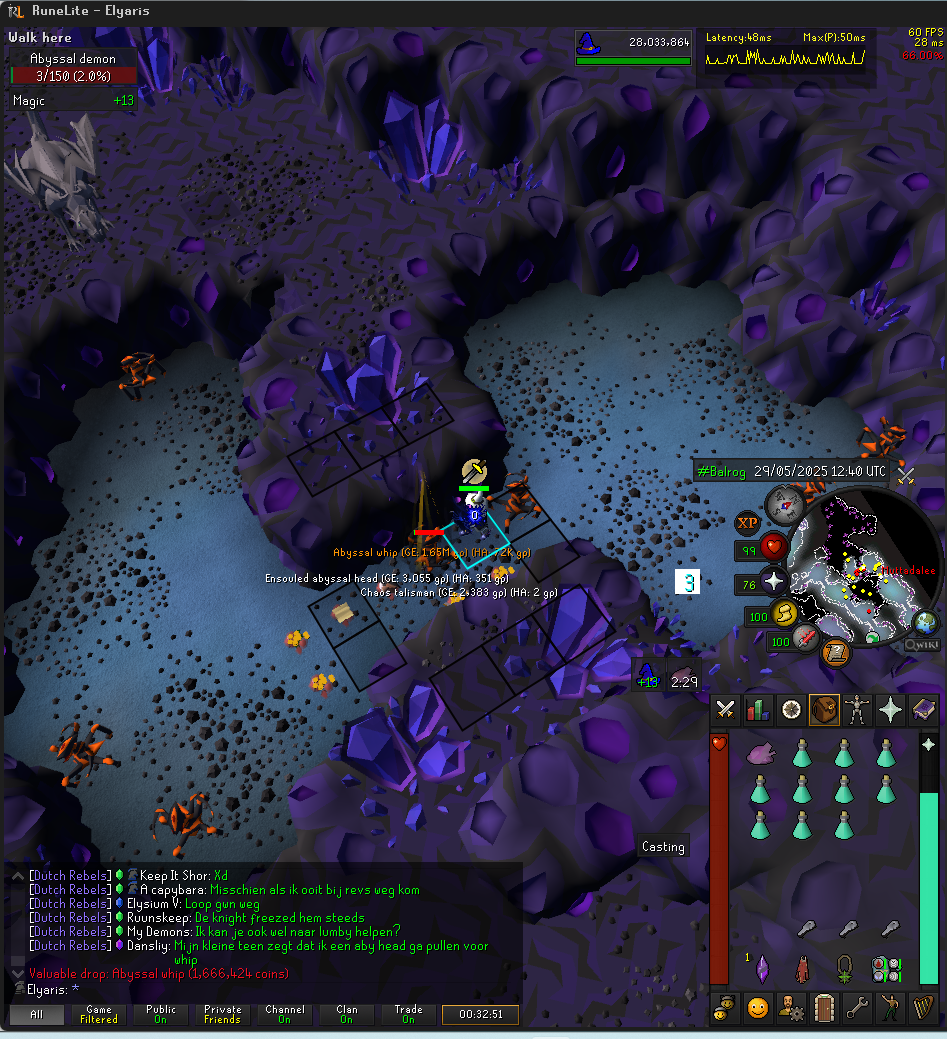Viewport: 947px width, 1039px height.
Task: Click the special attack orb
Action: pyautogui.click(x=807, y=640)
